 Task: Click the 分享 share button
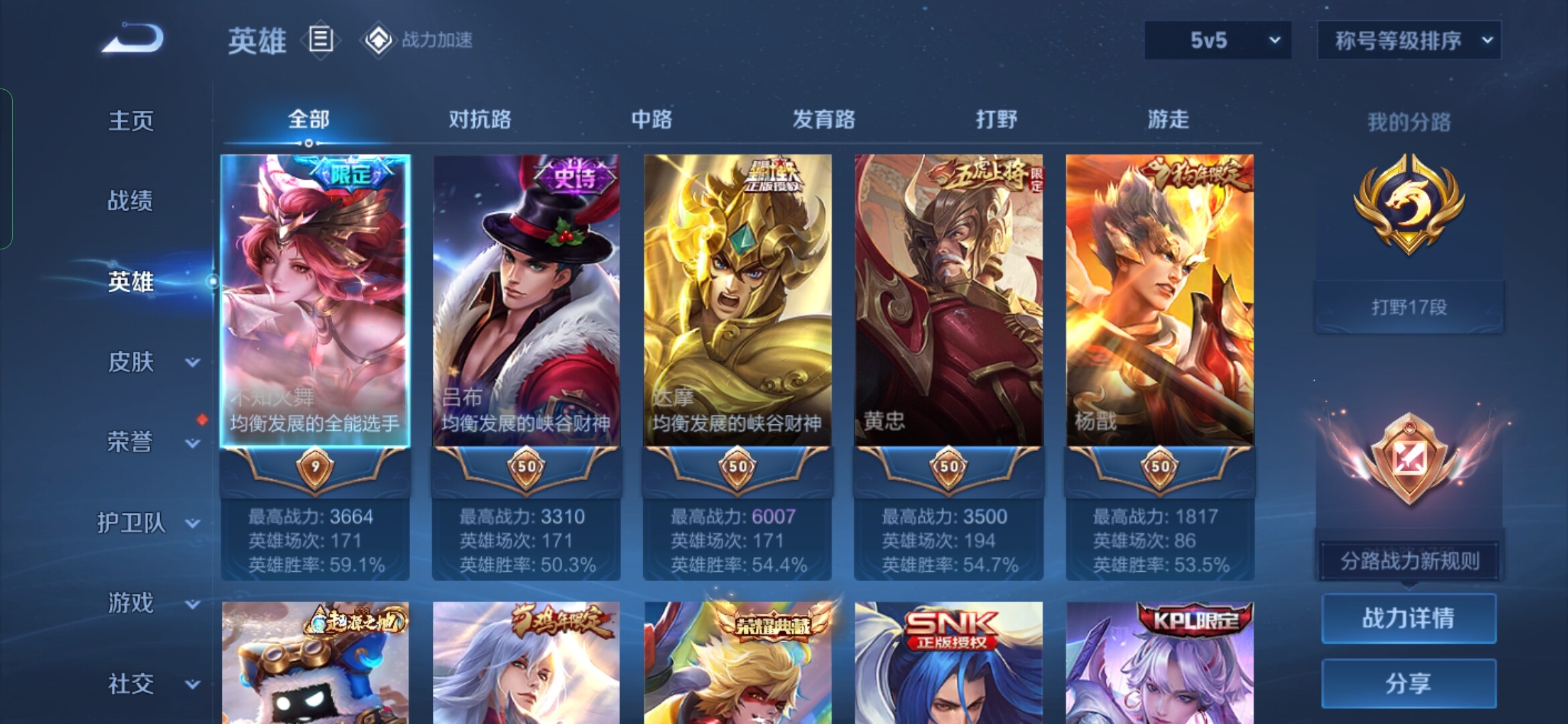pos(1409,683)
